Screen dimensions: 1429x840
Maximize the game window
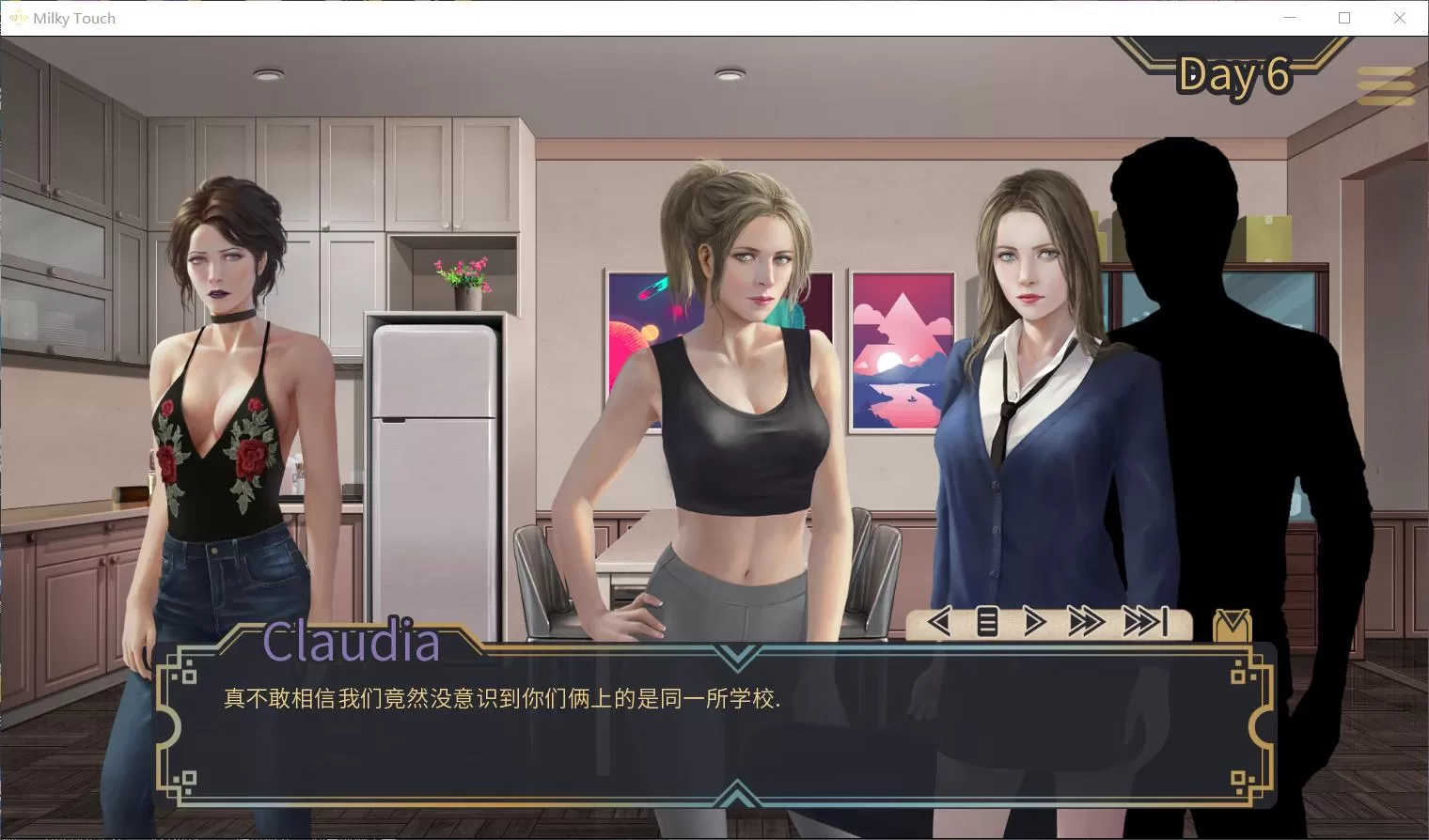pyautogui.click(x=1344, y=17)
